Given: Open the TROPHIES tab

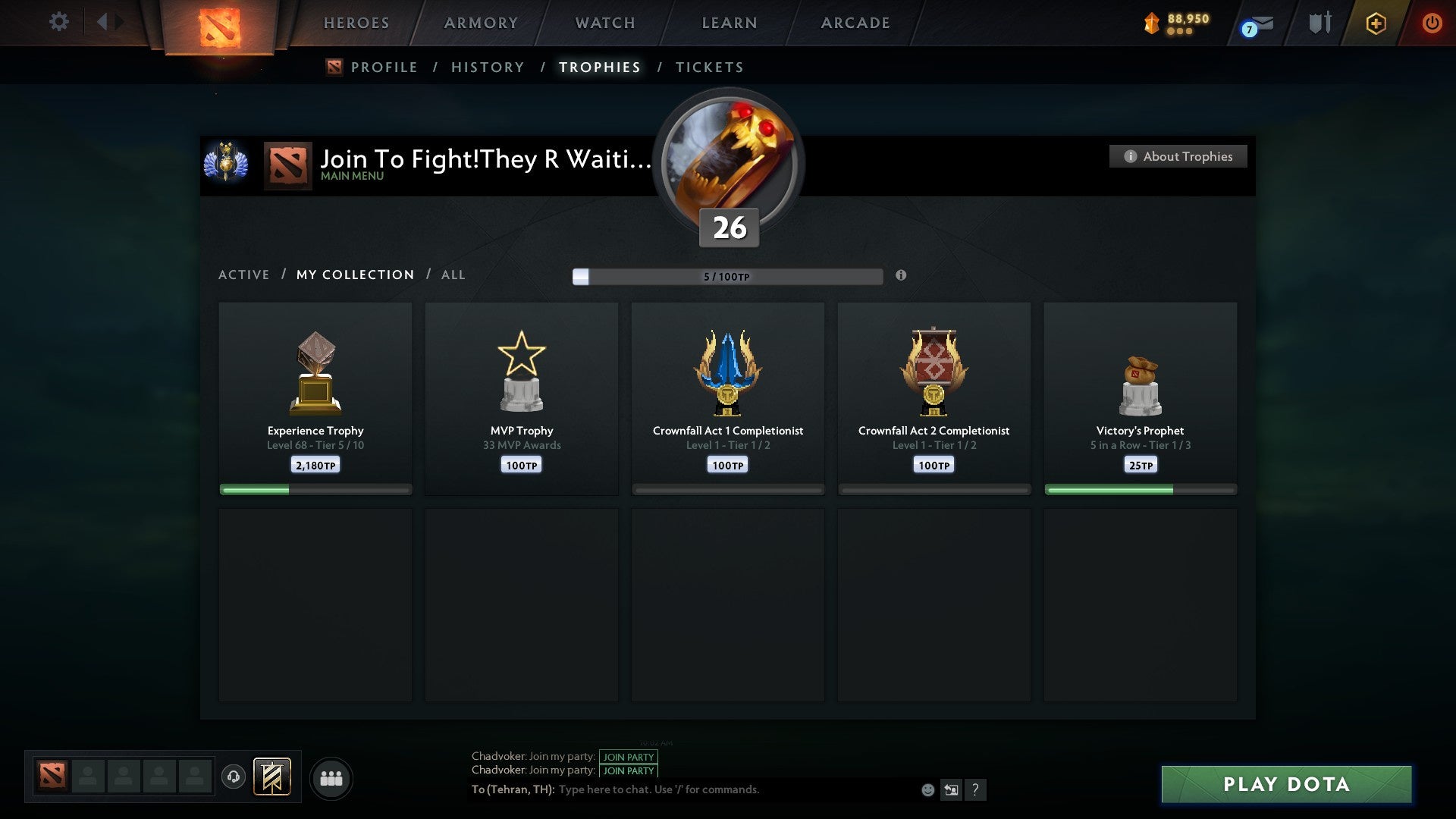Looking at the screenshot, I should click(x=599, y=67).
